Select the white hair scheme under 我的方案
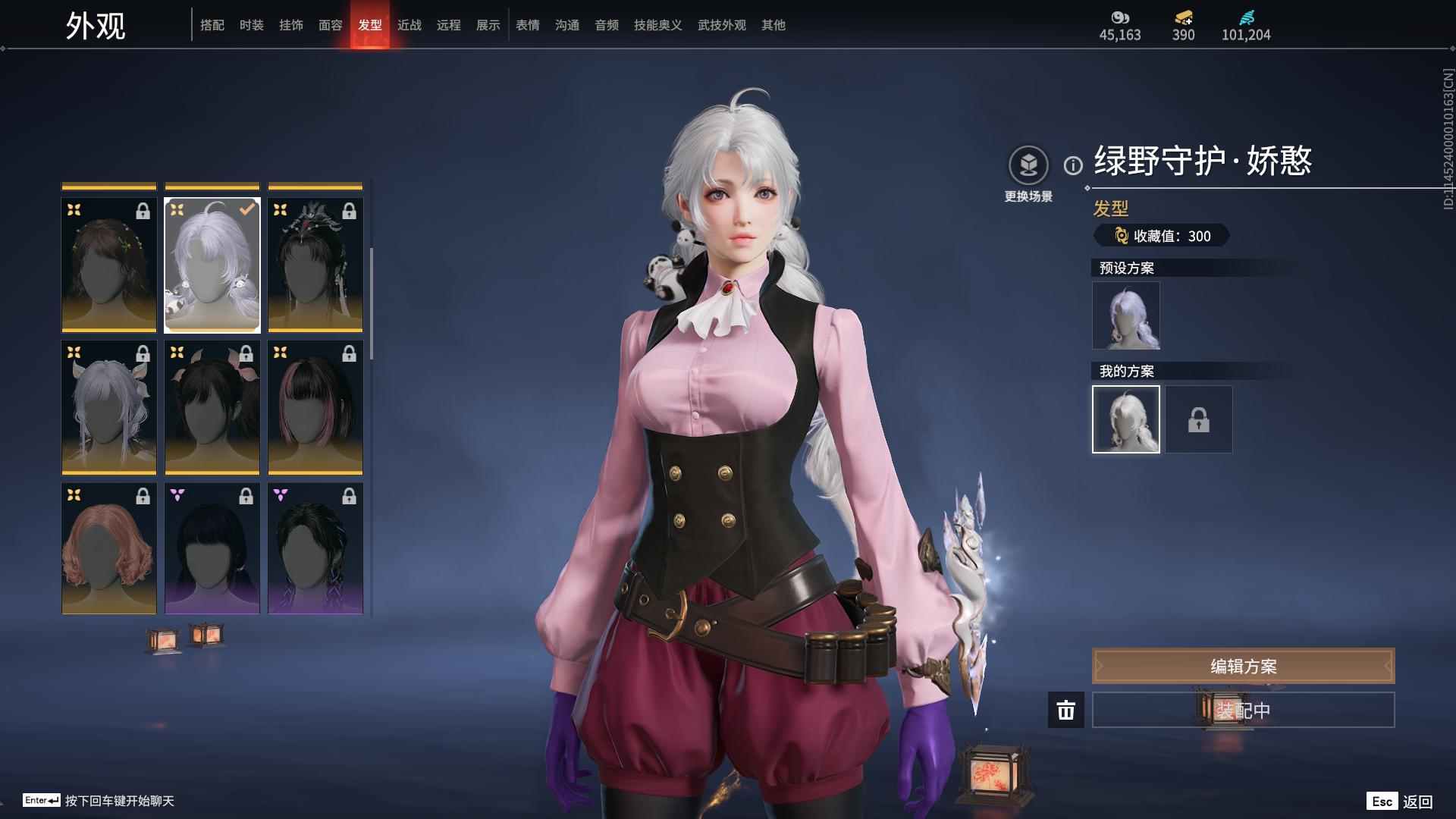This screenshot has width=1456, height=819. click(1126, 419)
